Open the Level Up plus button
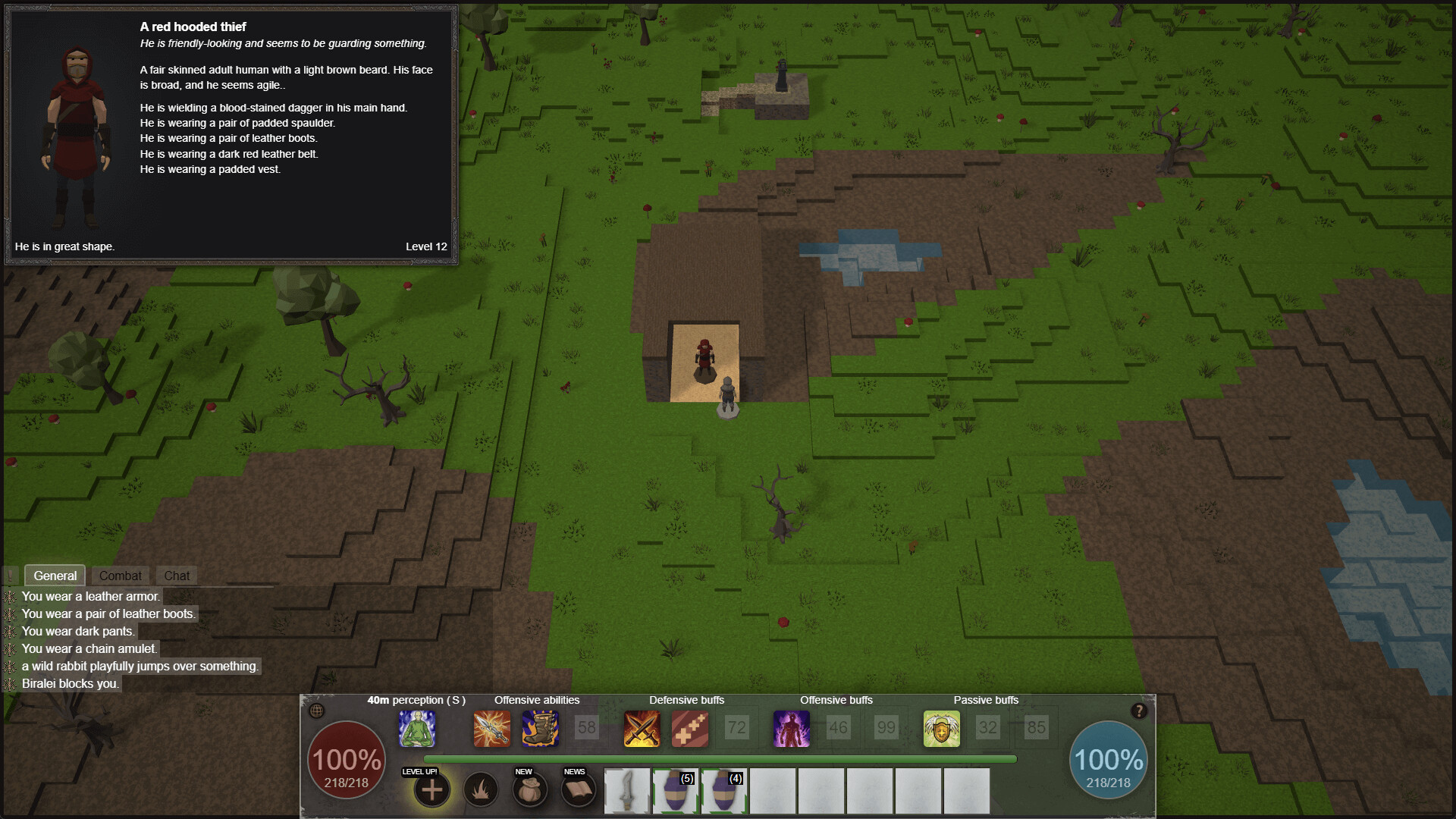This screenshot has height=819, width=1456. pyautogui.click(x=431, y=790)
